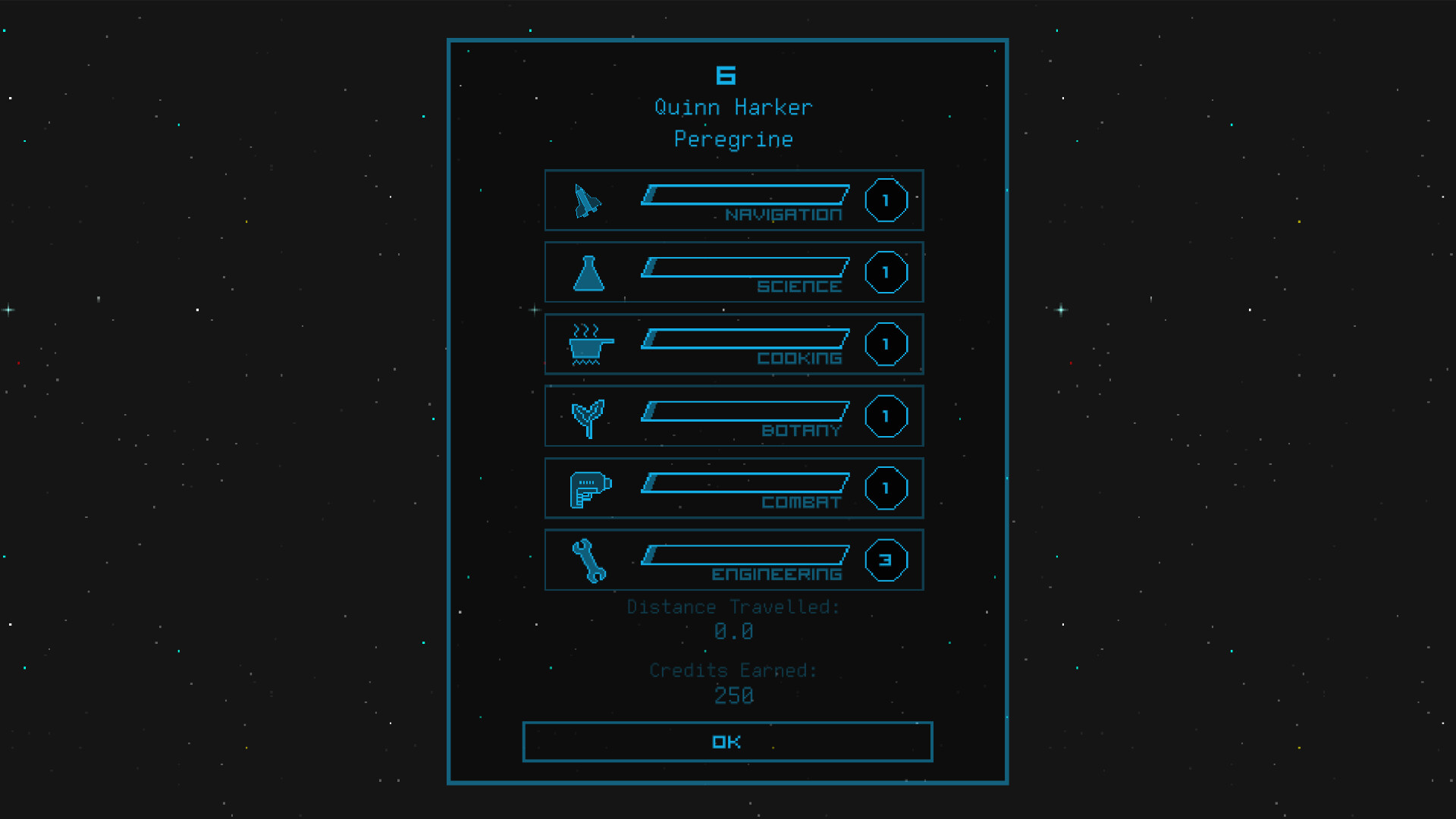Select the ship name Peregrine

(733, 139)
